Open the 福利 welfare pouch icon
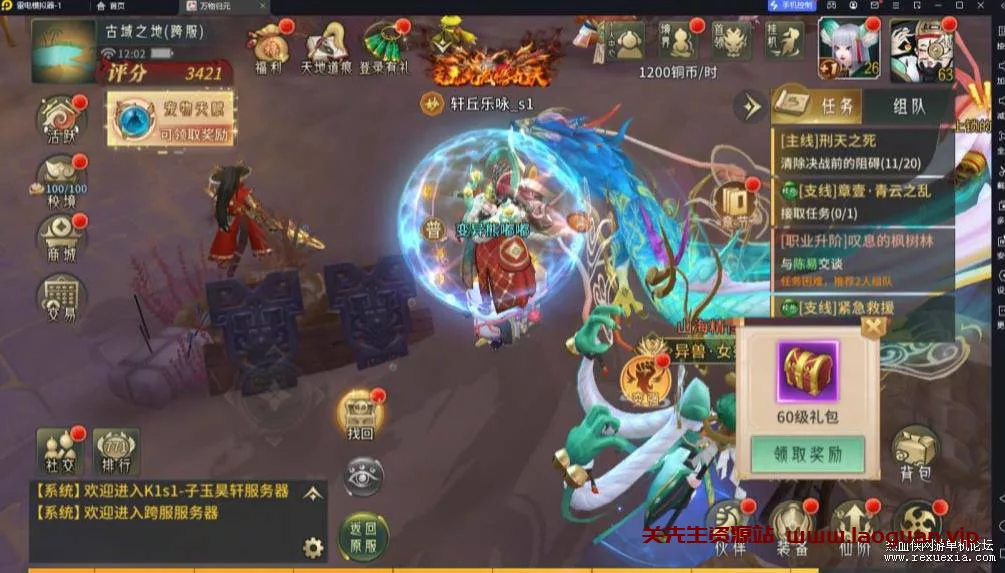1005x573 pixels. tap(267, 48)
